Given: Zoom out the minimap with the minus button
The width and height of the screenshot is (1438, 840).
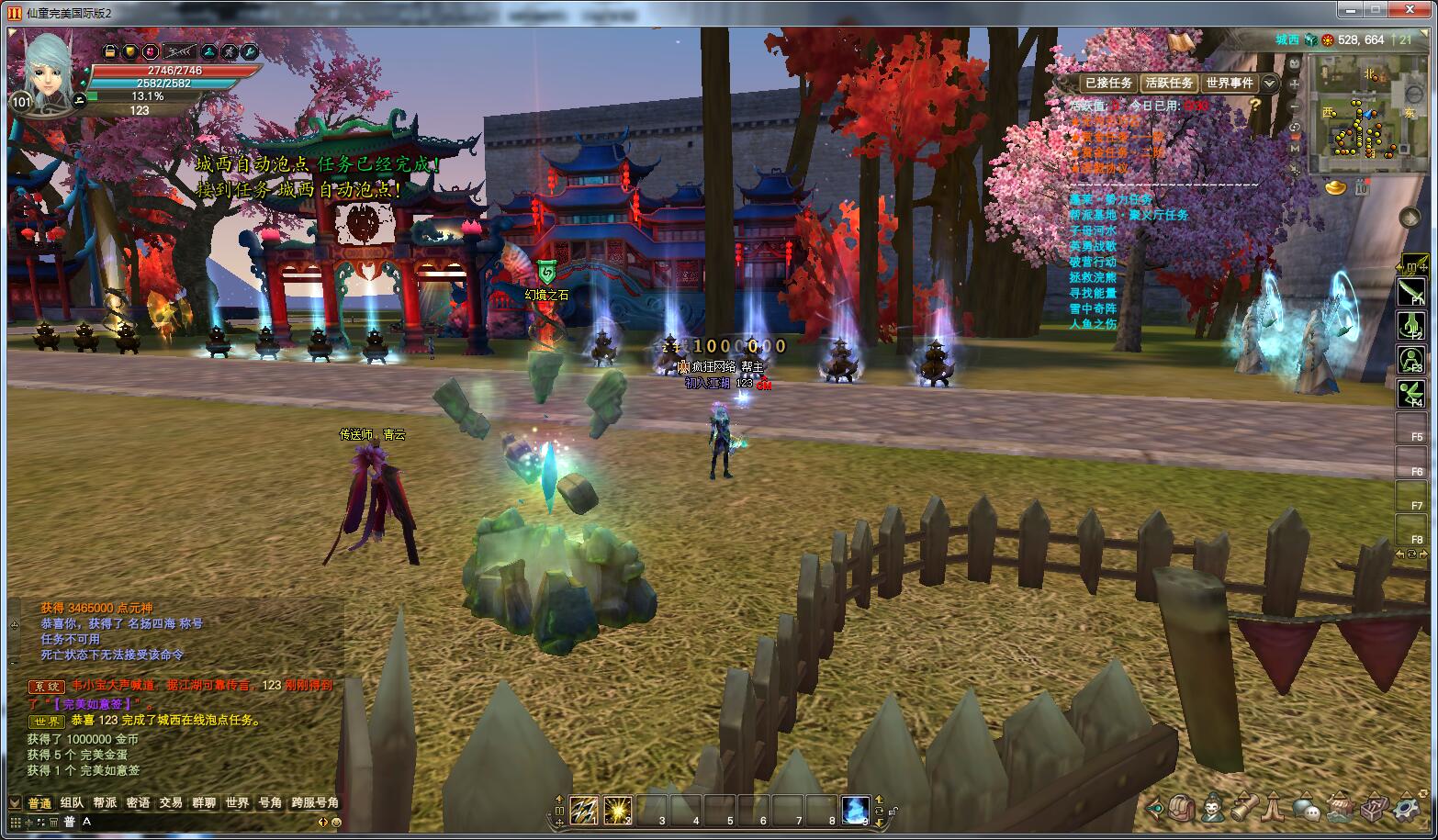Looking at the screenshot, I should [x=1295, y=106].
